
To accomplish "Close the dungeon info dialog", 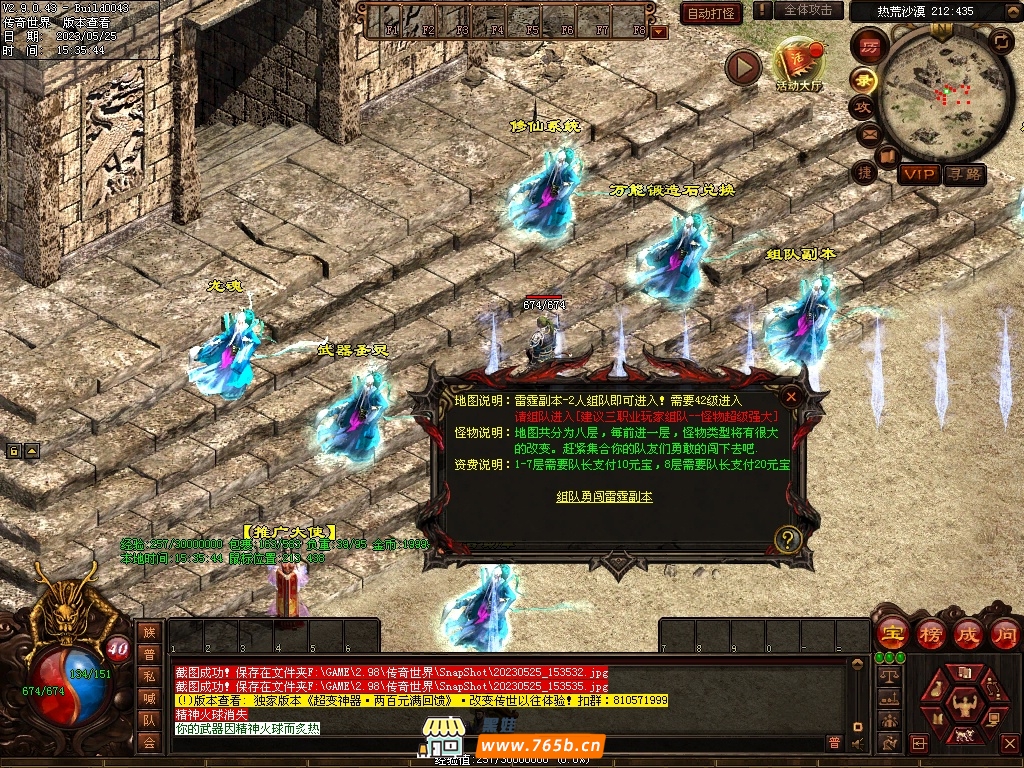I will (x=790, y=396).
